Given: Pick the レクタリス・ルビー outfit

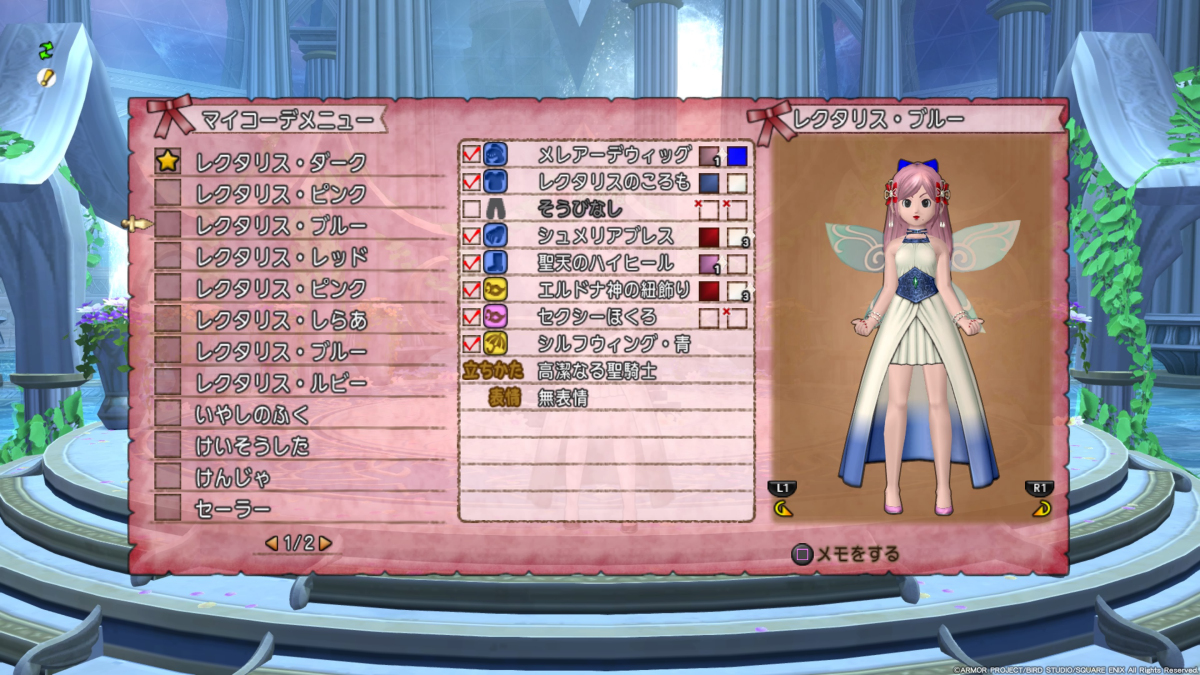Looking at the screenshot, I should point(281,383).
